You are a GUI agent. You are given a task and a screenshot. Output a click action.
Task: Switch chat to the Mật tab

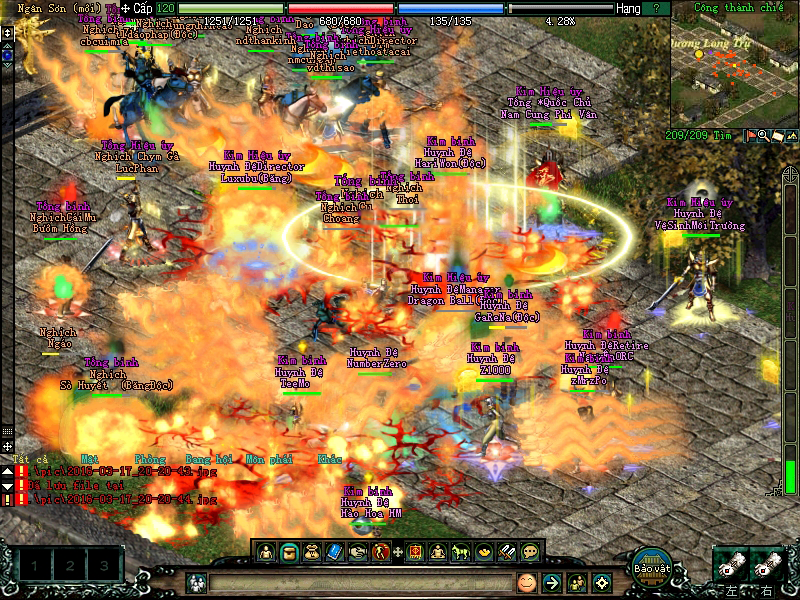(89, 459)
